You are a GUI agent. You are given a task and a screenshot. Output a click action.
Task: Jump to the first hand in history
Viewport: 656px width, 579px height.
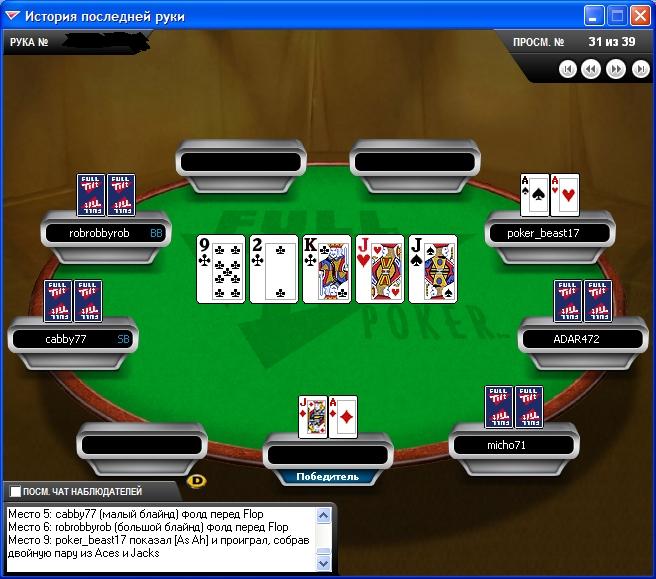568,69
